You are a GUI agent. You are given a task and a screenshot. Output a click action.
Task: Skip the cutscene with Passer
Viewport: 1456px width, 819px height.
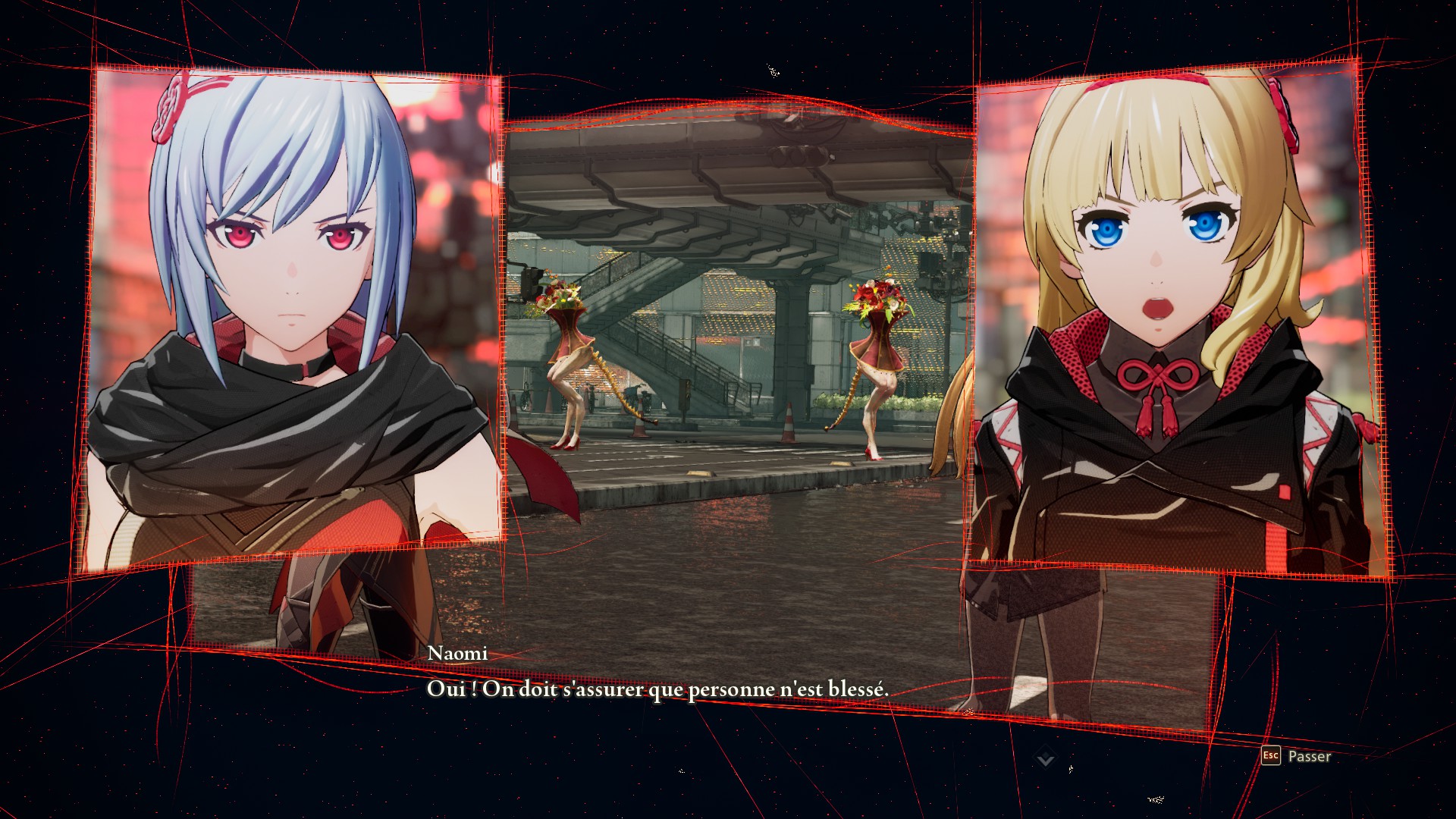[1296, 756]
